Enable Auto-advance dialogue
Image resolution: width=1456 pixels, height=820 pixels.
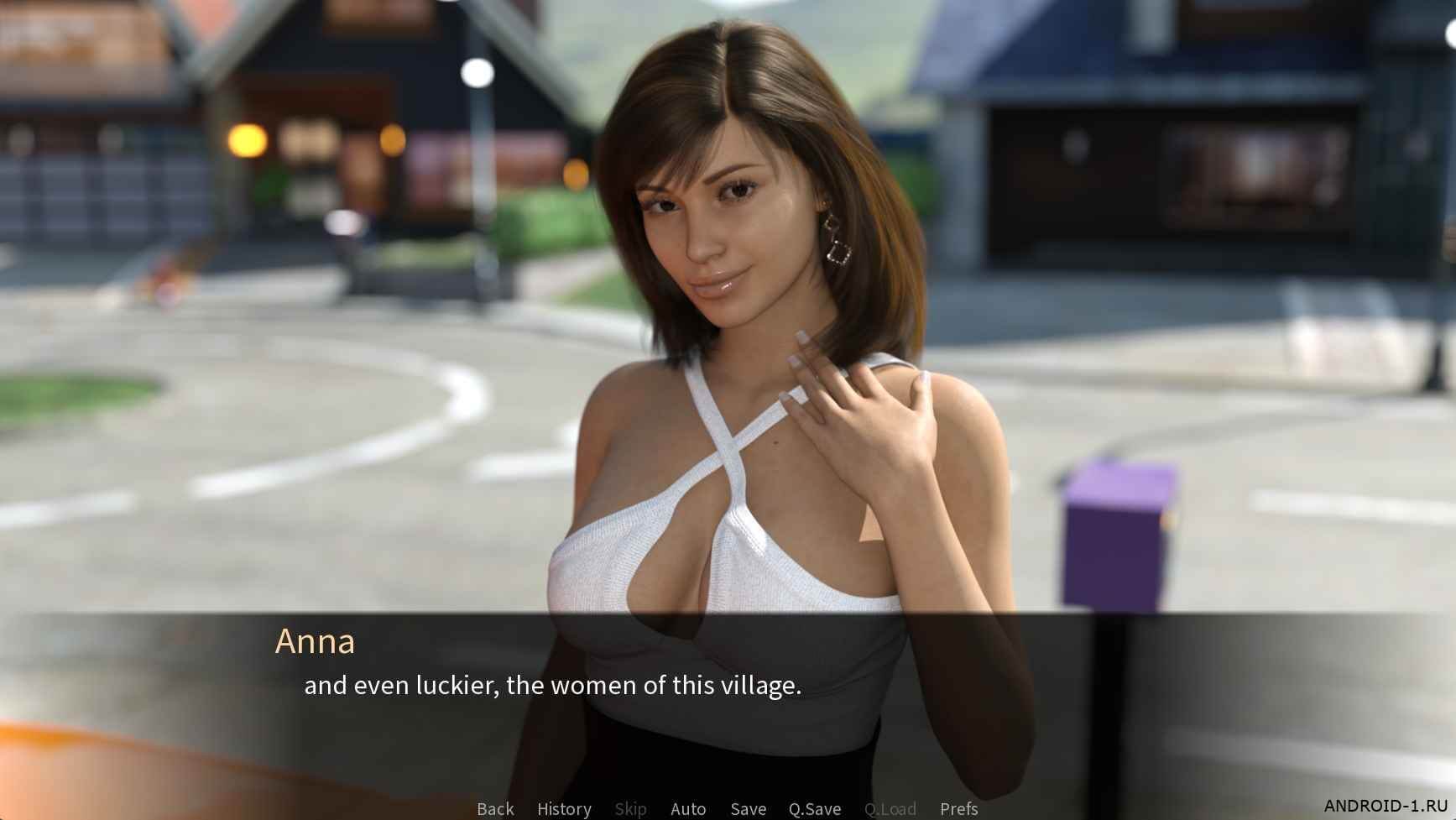click(688, 808)
